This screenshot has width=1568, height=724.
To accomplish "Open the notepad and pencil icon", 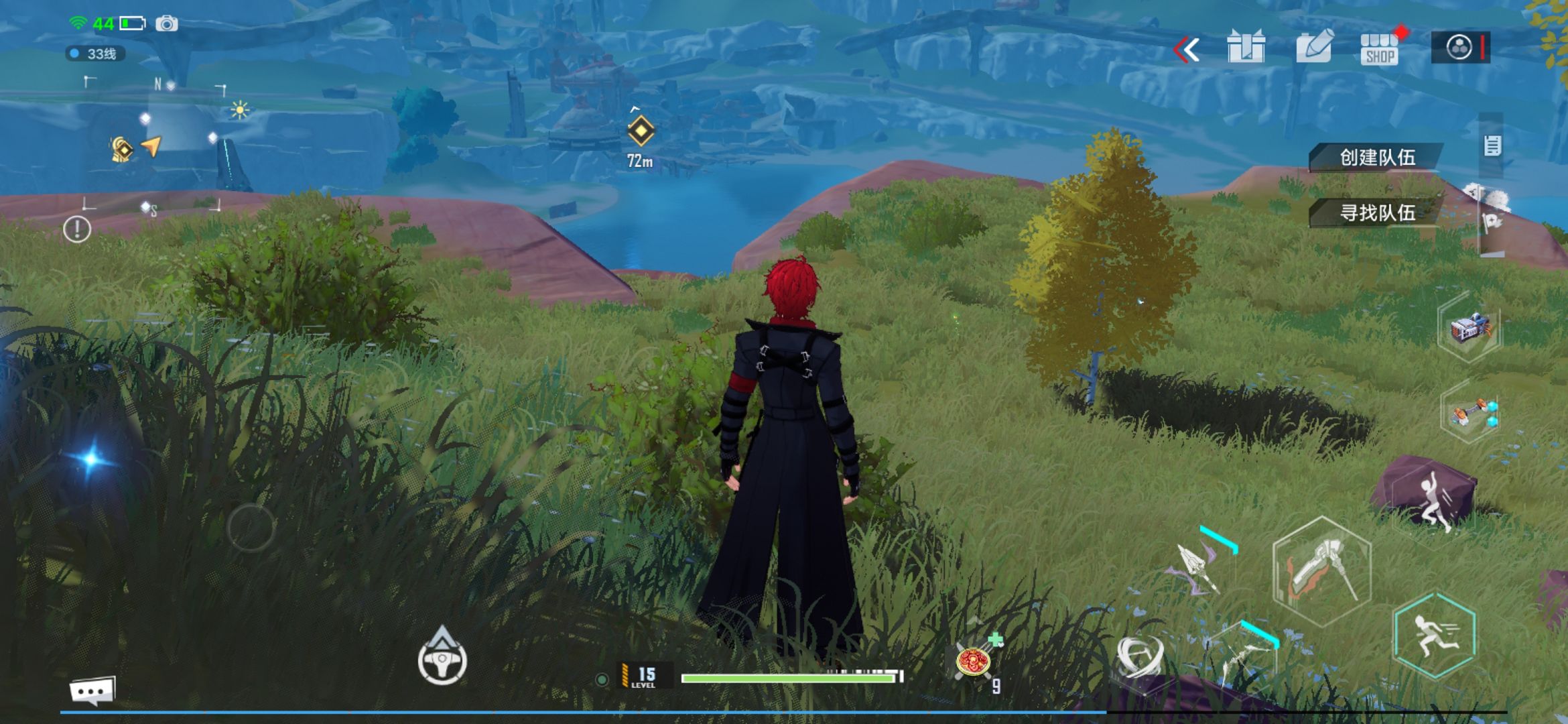I will (x=1313, y=48).
